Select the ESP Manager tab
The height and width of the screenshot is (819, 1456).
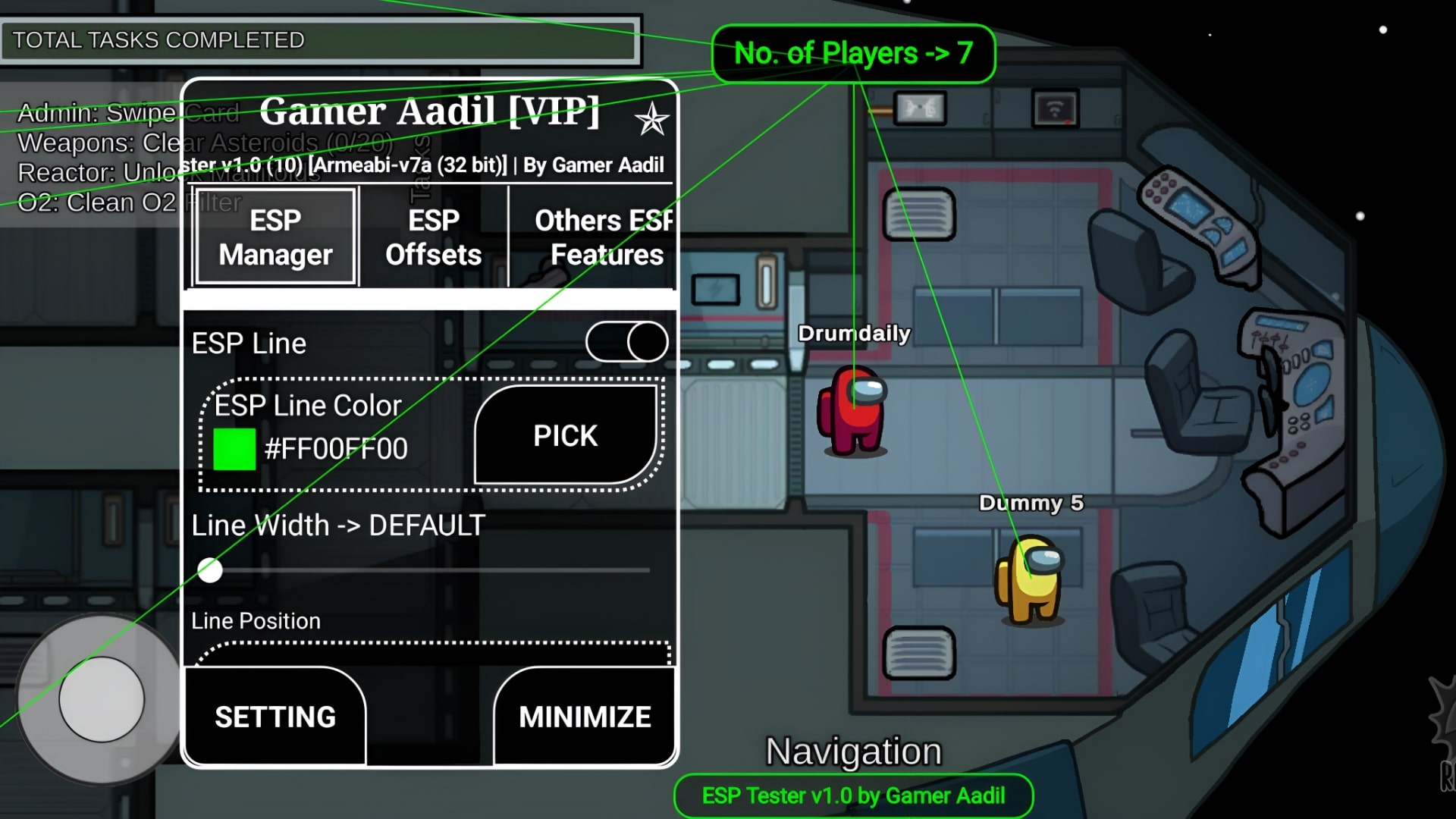pyautogui.click(x=275, y=237)
